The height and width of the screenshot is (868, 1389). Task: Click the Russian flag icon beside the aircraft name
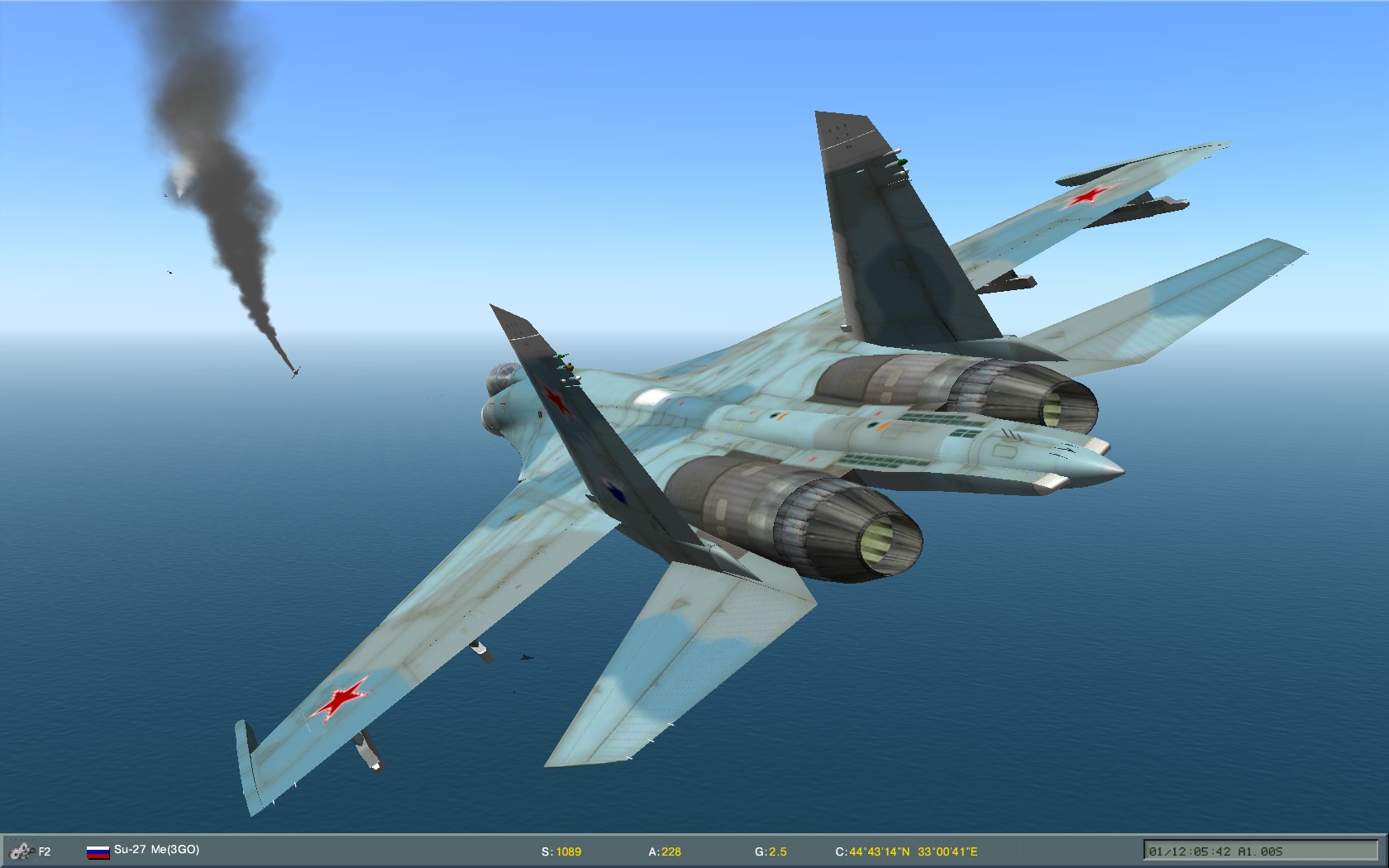point(98,849)
